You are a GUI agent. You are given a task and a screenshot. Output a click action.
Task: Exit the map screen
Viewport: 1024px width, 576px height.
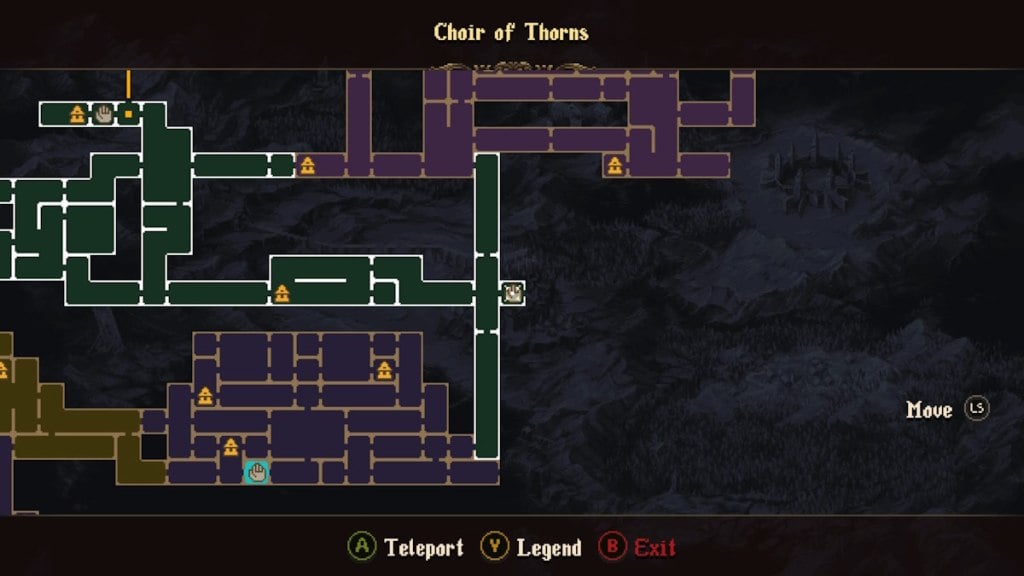638,547
